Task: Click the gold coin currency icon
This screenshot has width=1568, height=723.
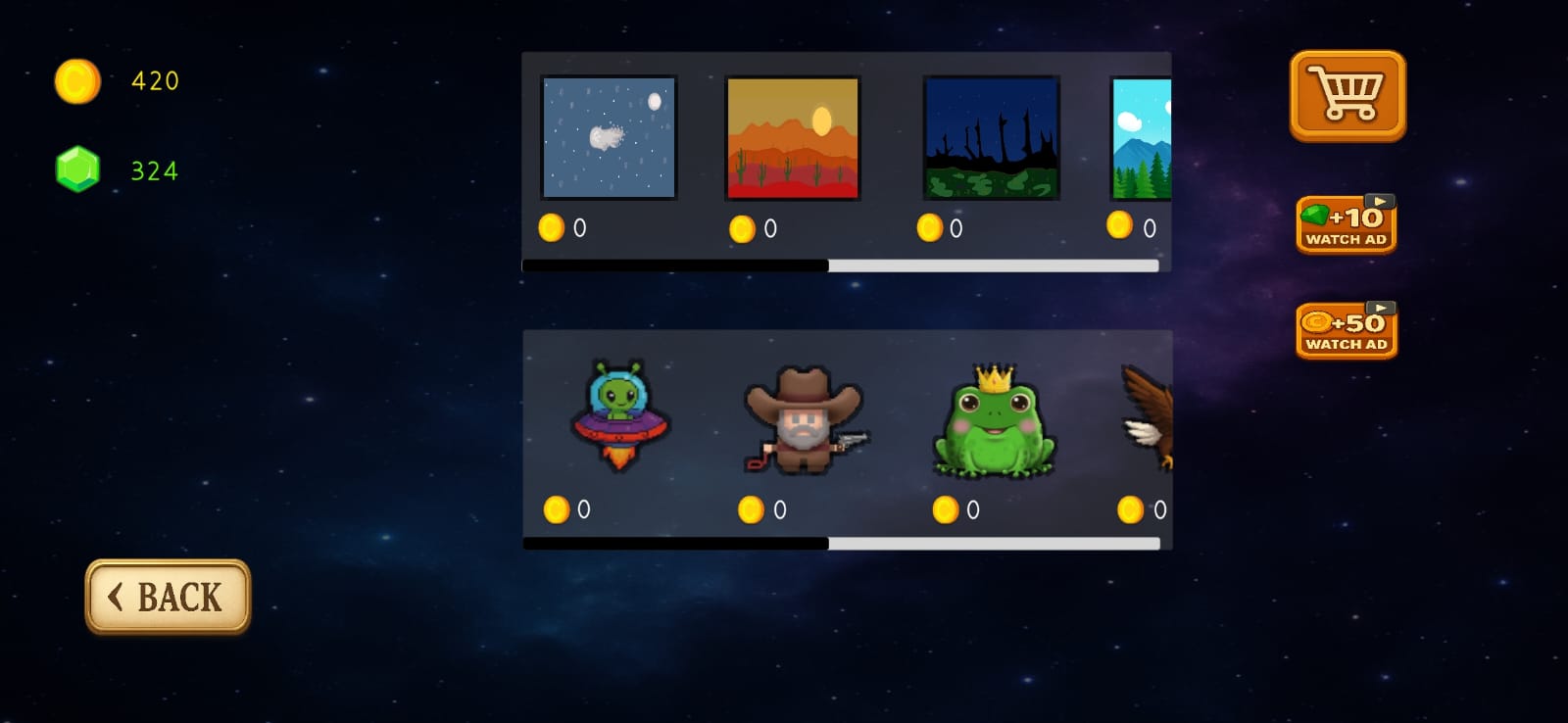Action: tap(77, 80)
